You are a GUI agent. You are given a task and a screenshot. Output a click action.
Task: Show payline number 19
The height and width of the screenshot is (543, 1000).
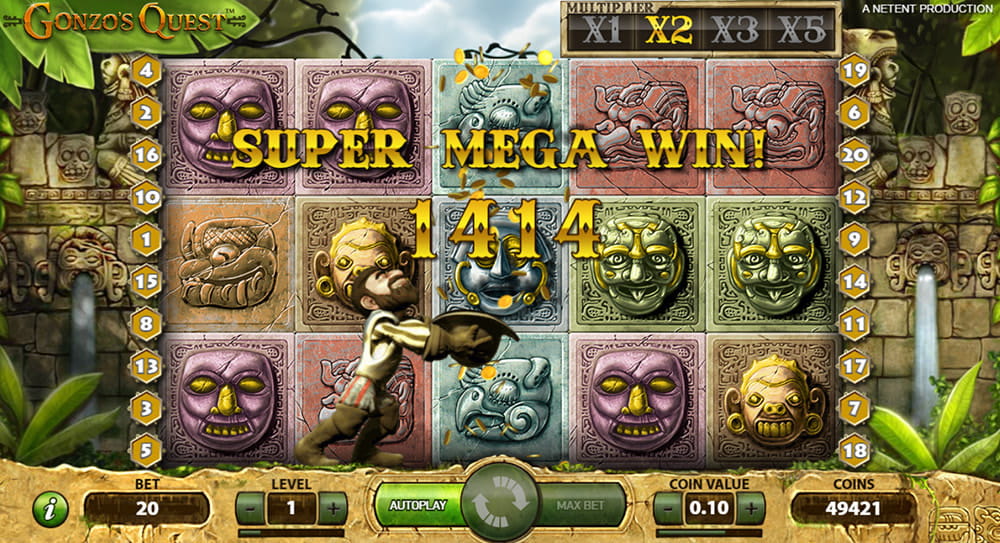click(854, 70)
